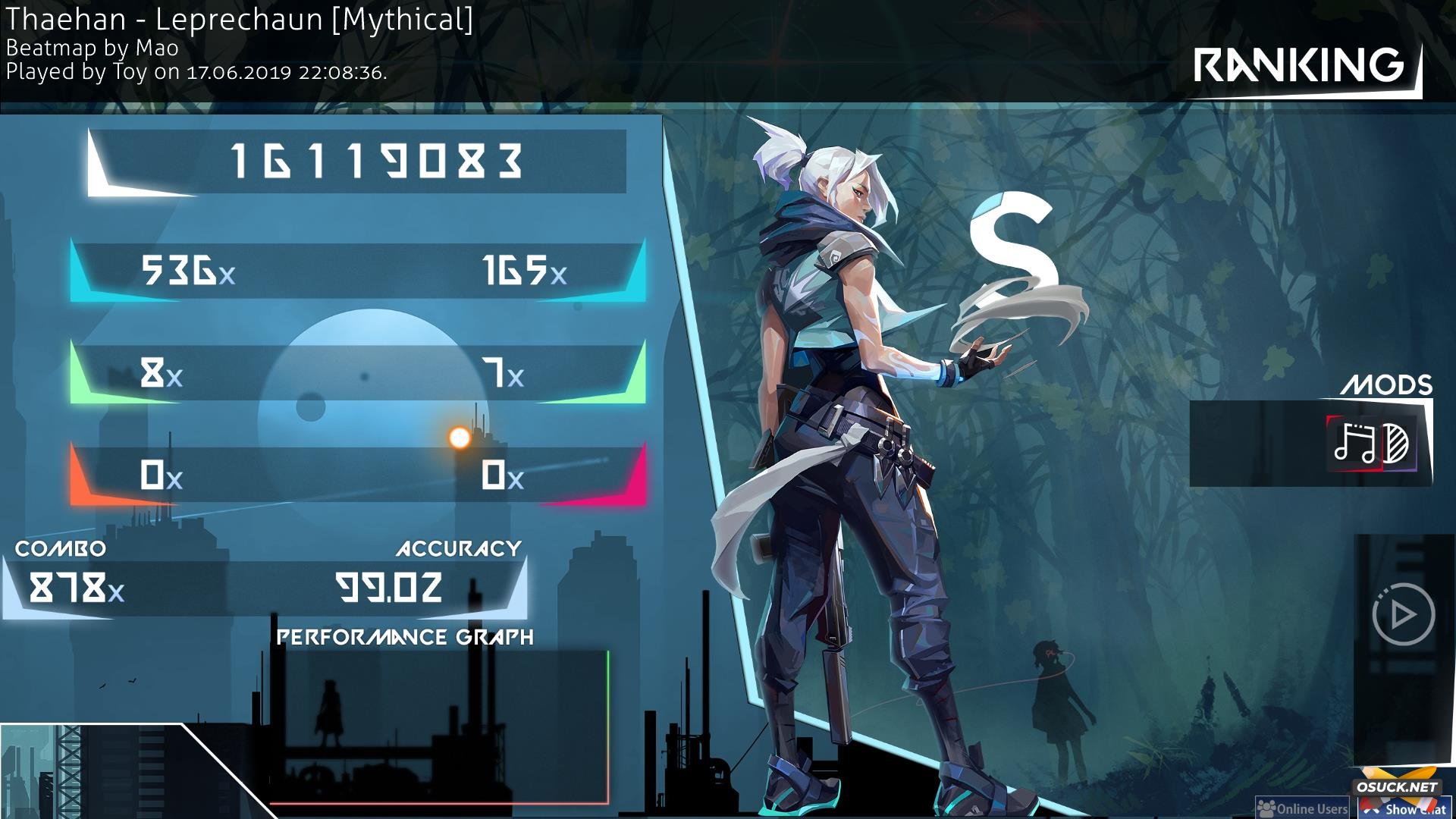Viewport: 1456px width, 819px height.
Task: Open the Online Users panel
Action: [x=1303, y=808]
